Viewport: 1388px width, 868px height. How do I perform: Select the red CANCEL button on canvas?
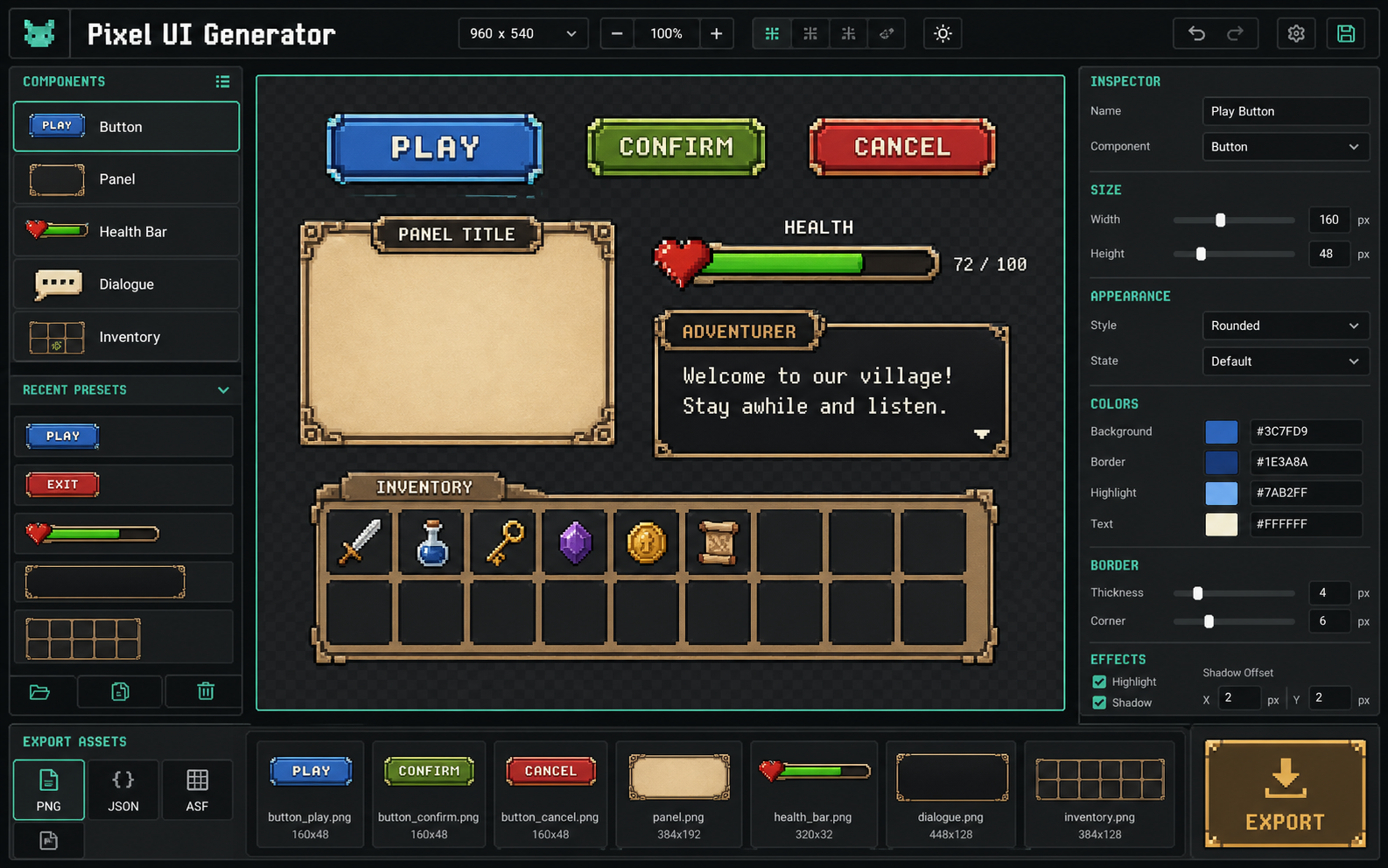click(902, 147)
